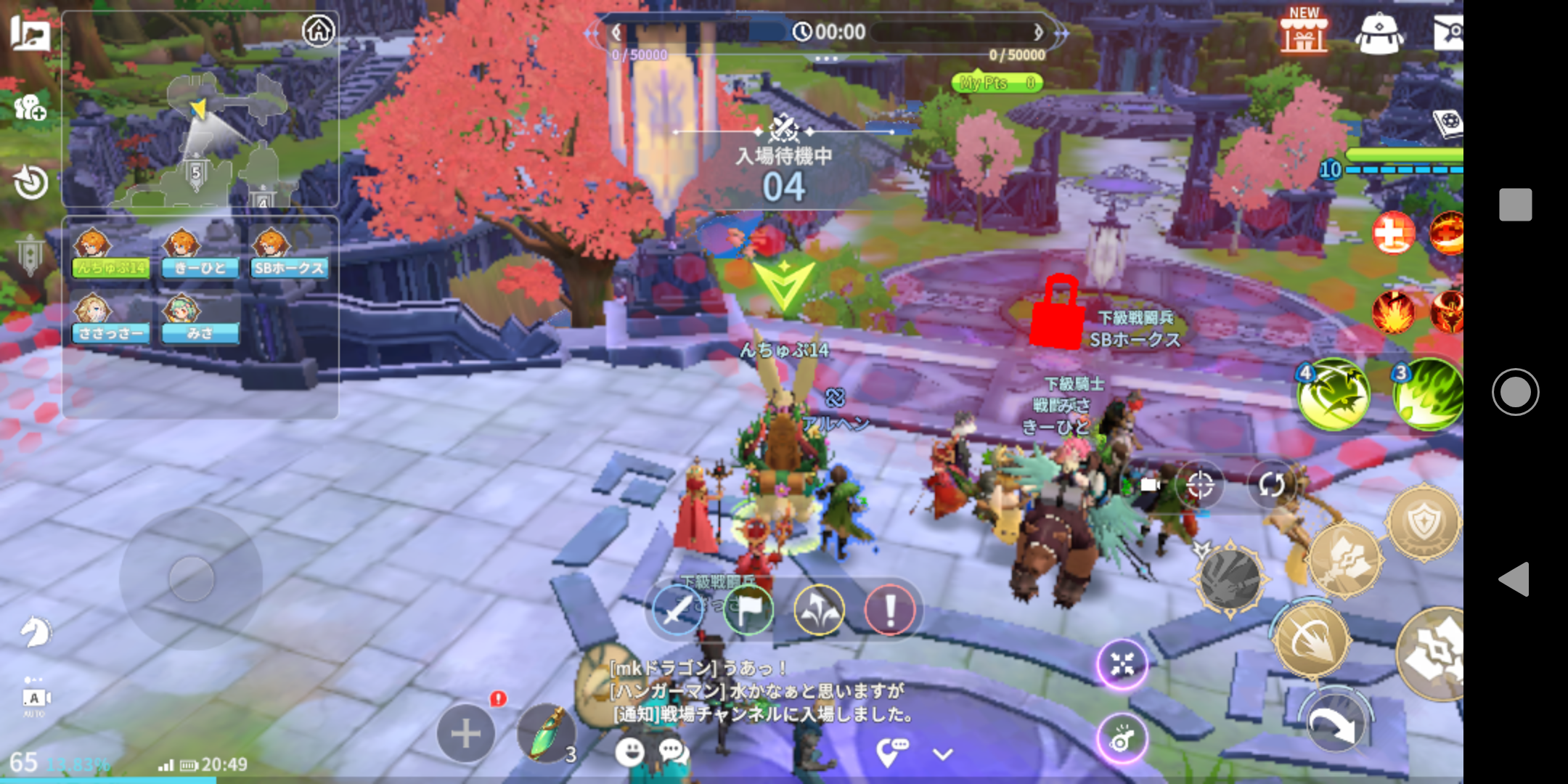This screenshot has width=1568, height=784.
Task: Tap the Android back navigation button
Action: click(x=1515, y=579)
